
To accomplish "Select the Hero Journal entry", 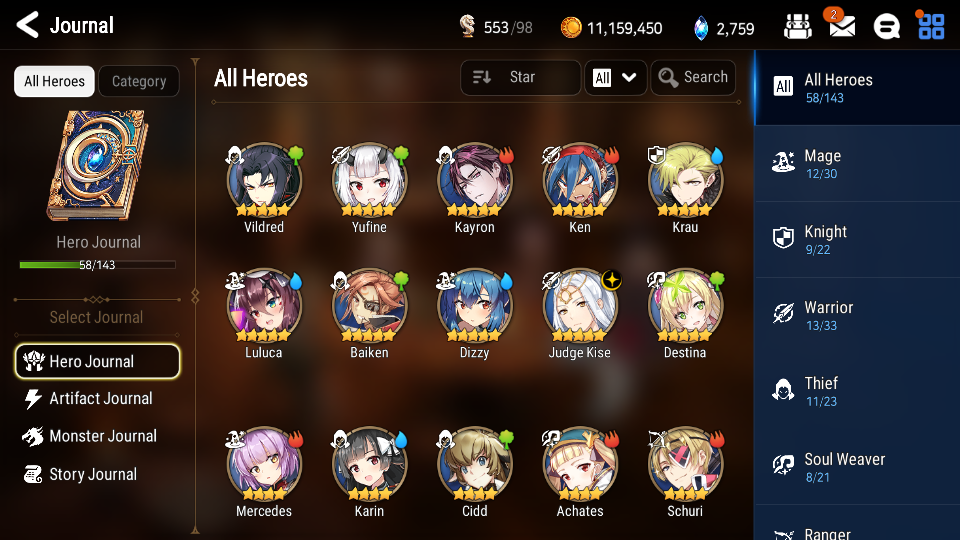I will click(97, 362).
